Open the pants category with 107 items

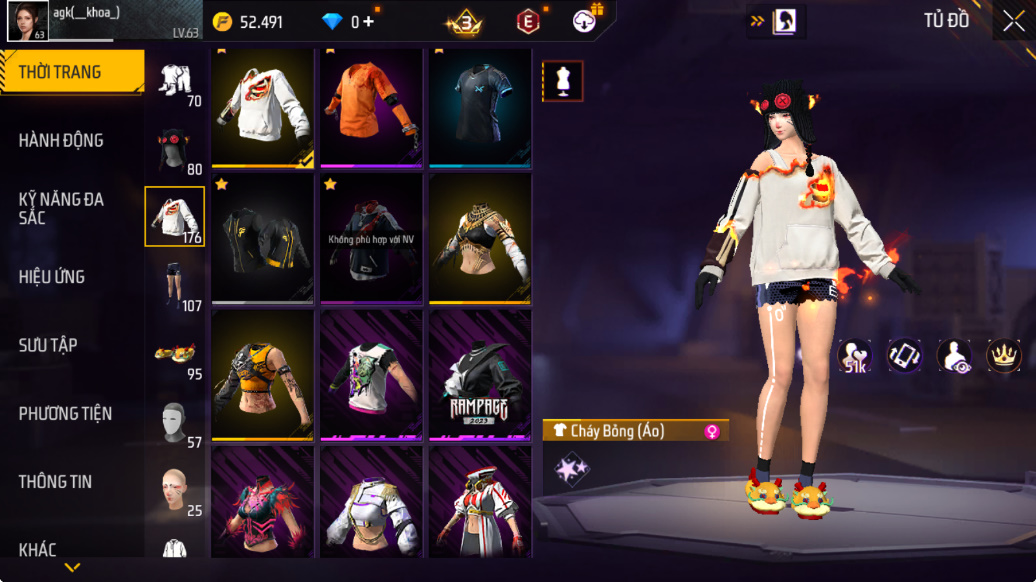pyautogui.click(x=174, y=285)
